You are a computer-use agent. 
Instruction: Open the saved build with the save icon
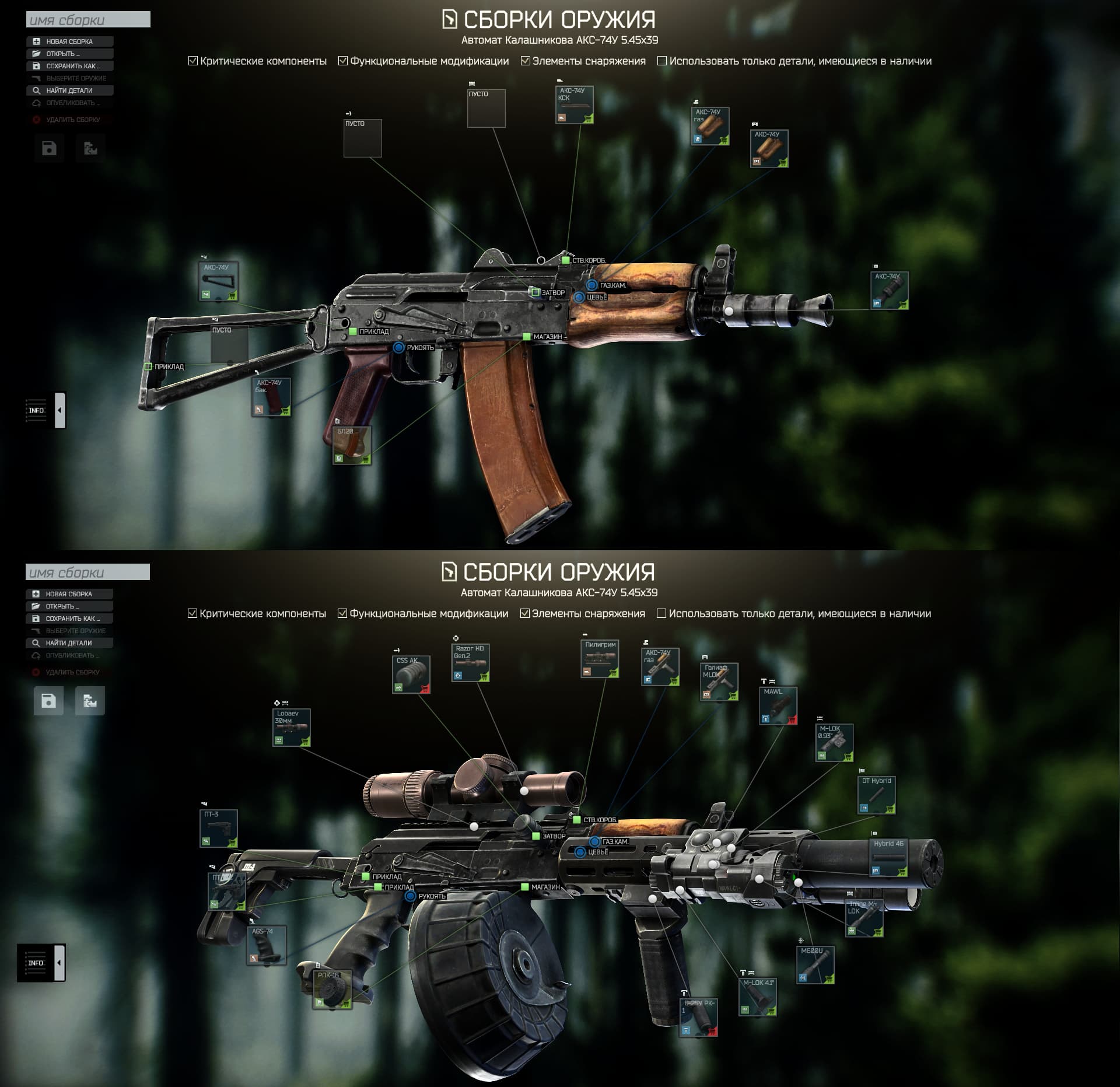point(49,148)
